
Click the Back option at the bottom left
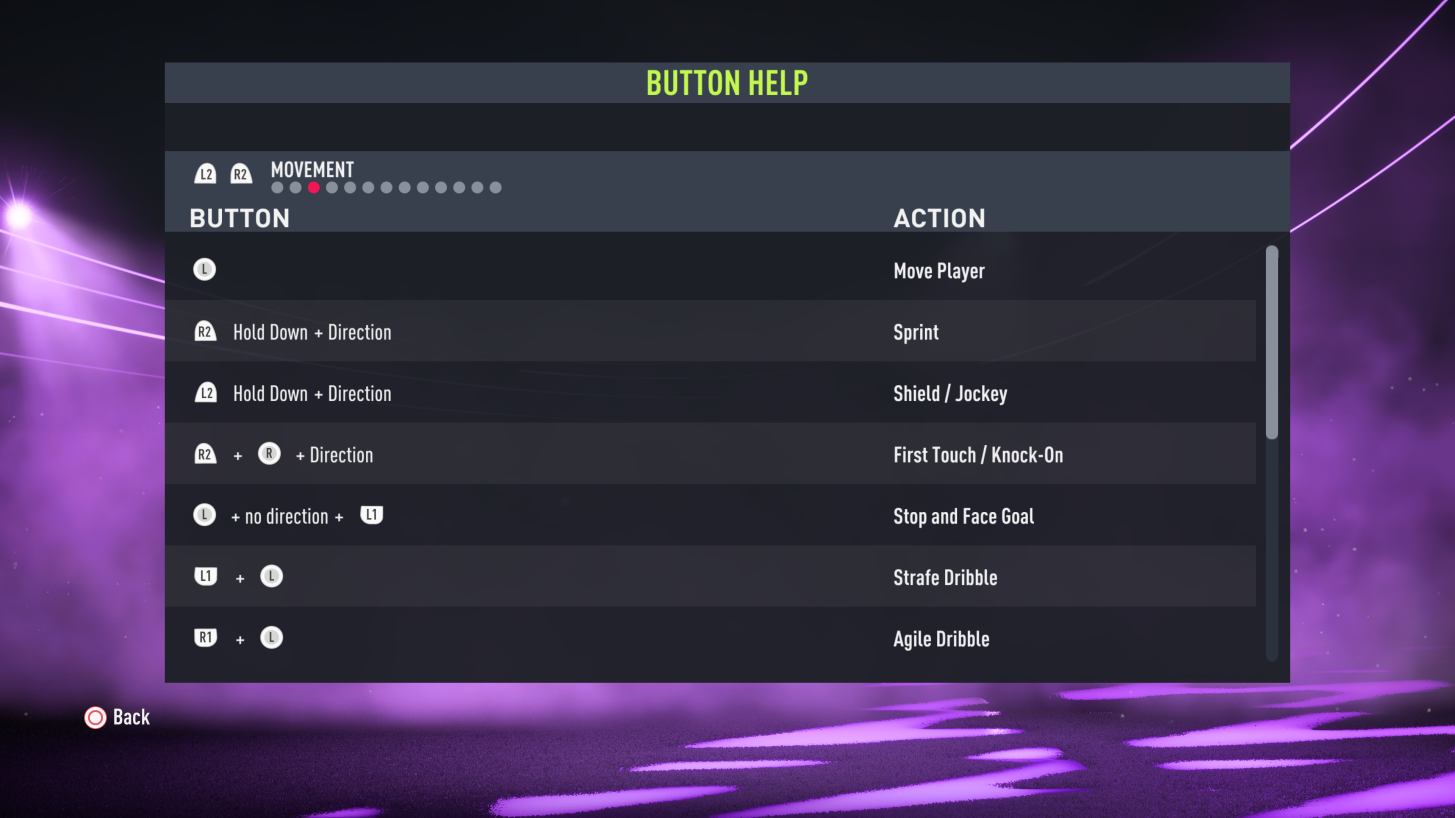(x=133, y=717)
